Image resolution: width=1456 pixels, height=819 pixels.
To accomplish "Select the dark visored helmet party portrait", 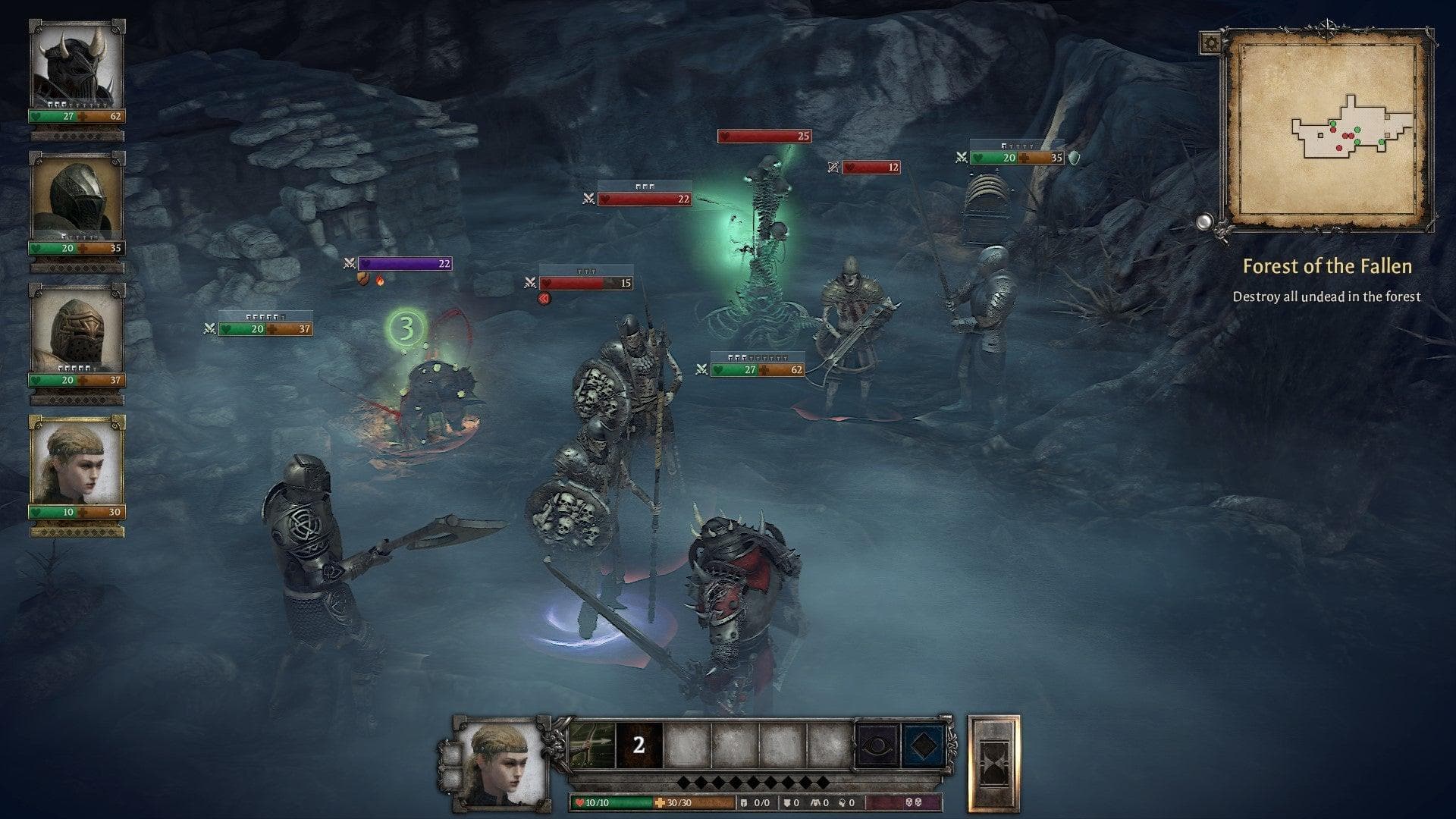I will (77, 196).
